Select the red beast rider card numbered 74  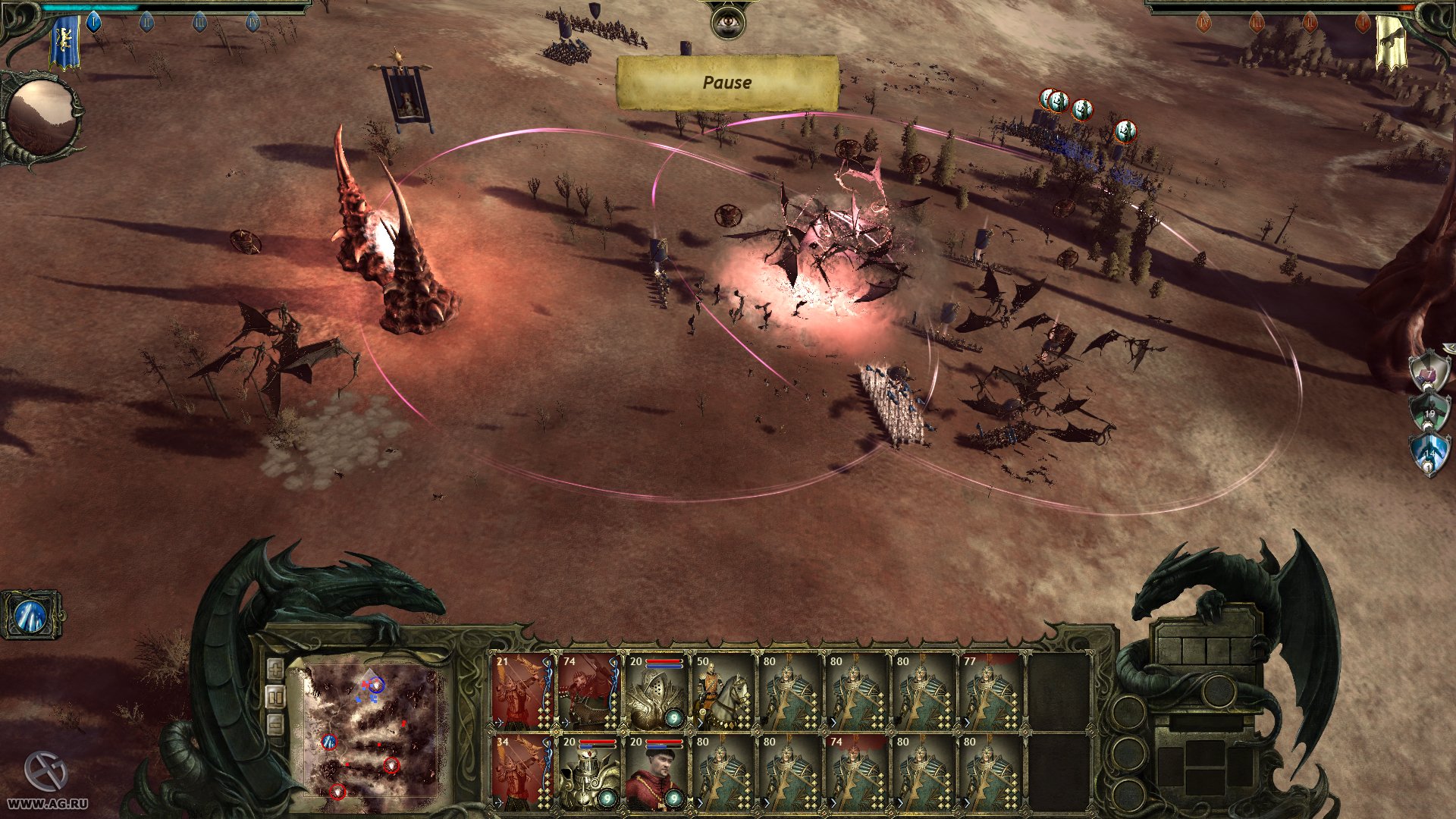[589, 691]
